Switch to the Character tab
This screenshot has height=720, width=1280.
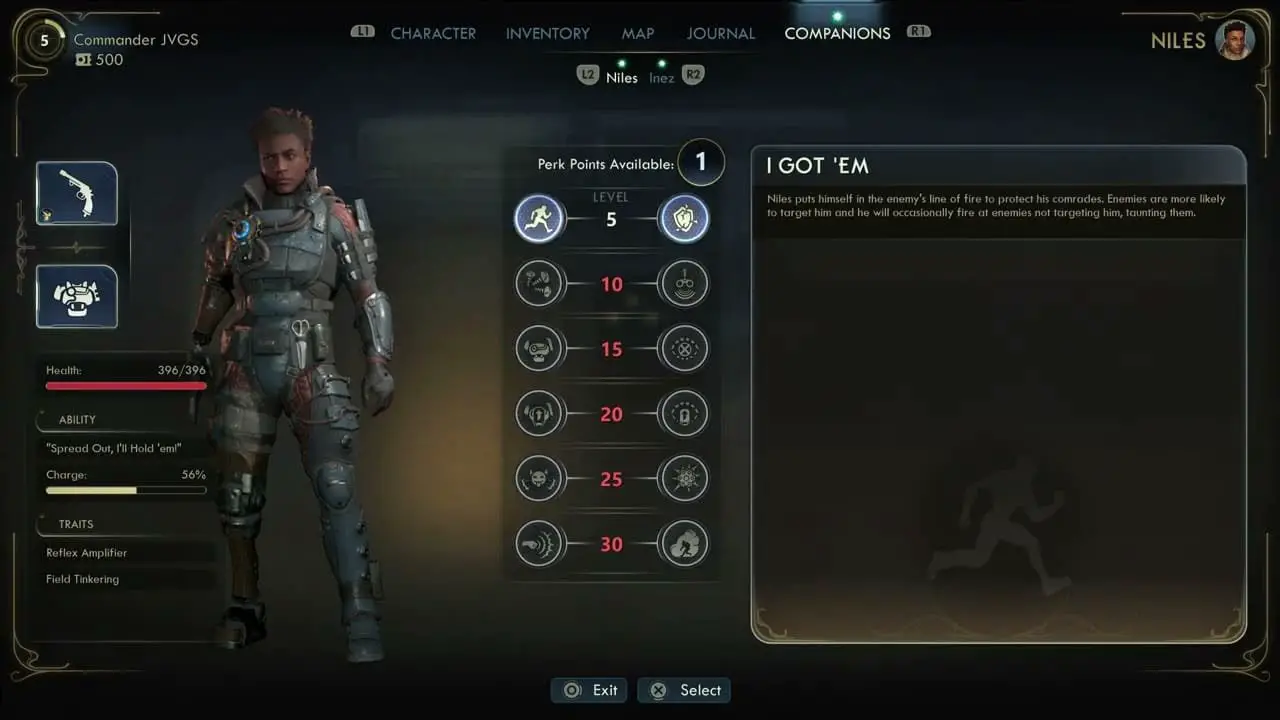click(x=433, y=33)
